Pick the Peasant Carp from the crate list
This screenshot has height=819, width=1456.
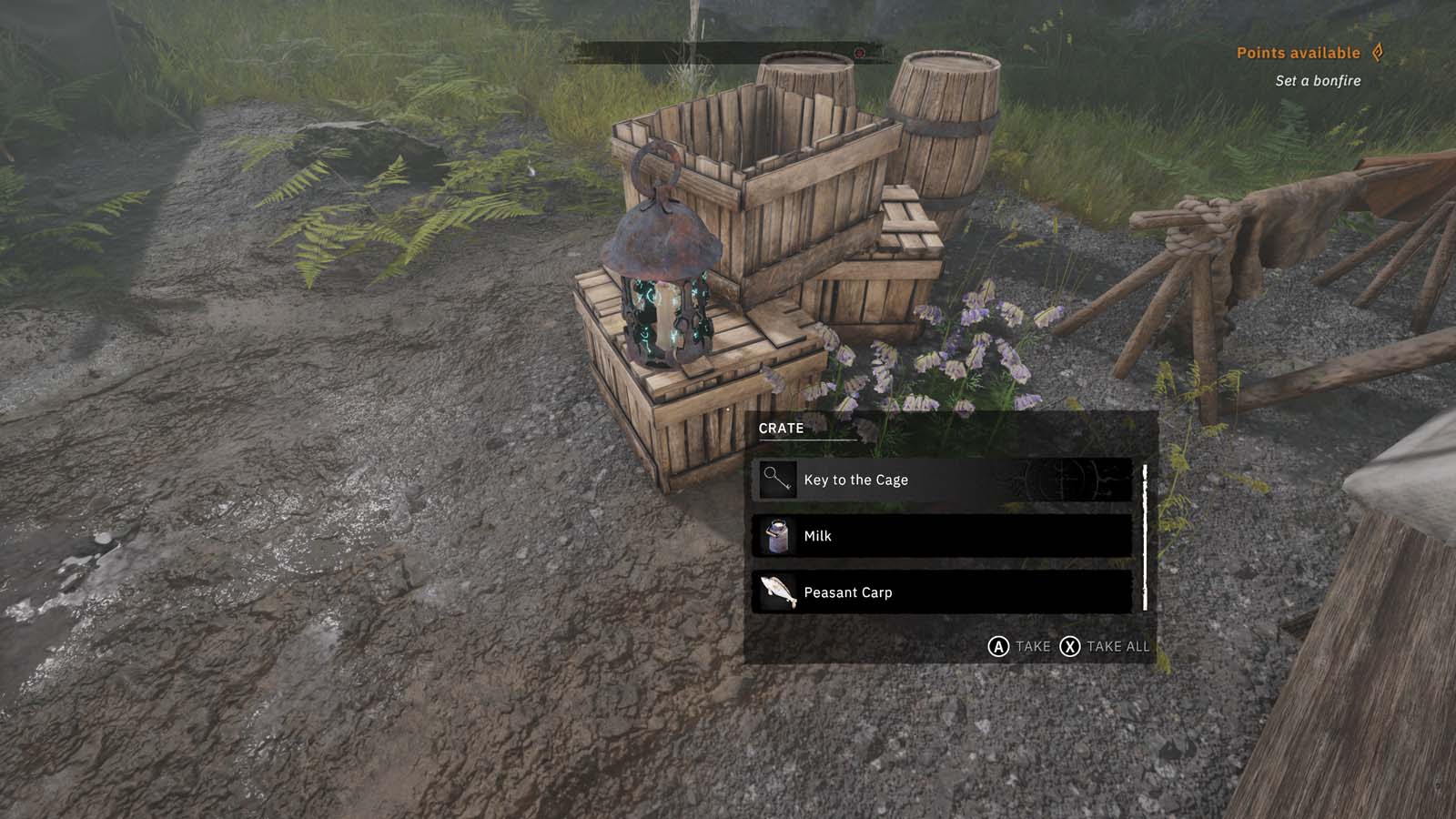pyautogui.click(x=942, y=592)
